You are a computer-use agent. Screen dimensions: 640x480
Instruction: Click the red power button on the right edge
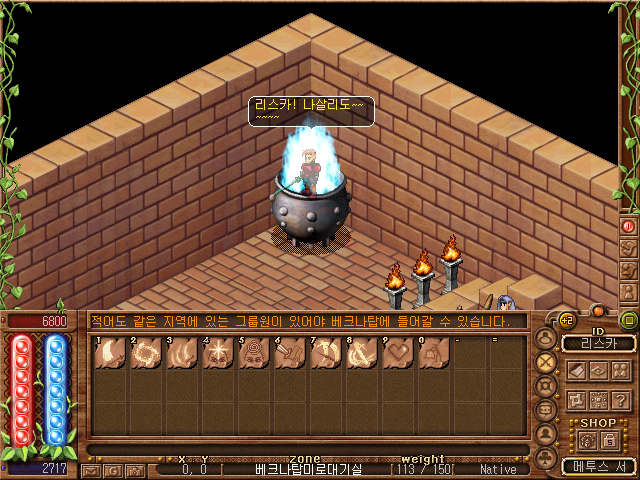(629, 226)
